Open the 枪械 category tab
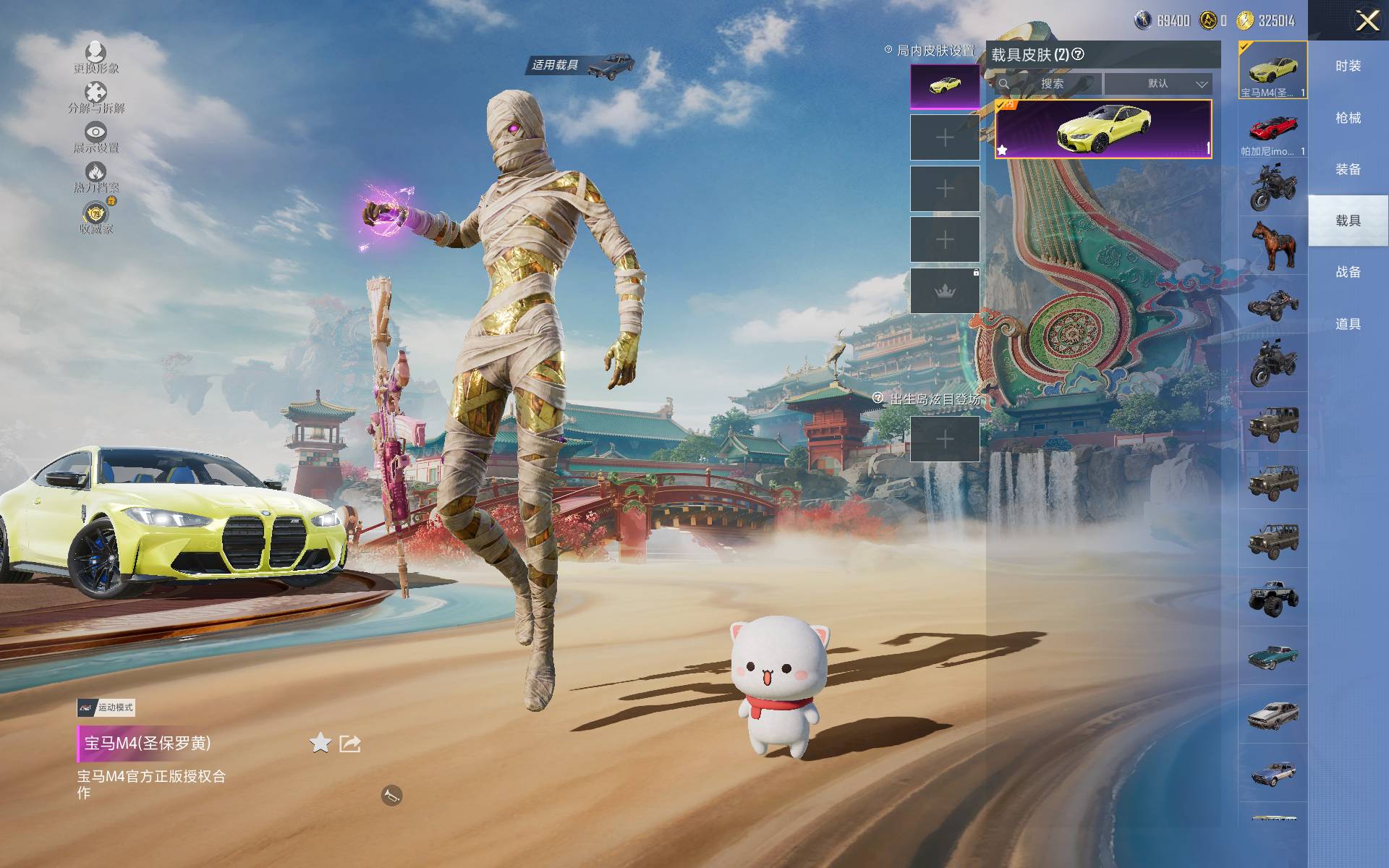This screenshot has width=1389, height=868. click(x=1348, y=118)
